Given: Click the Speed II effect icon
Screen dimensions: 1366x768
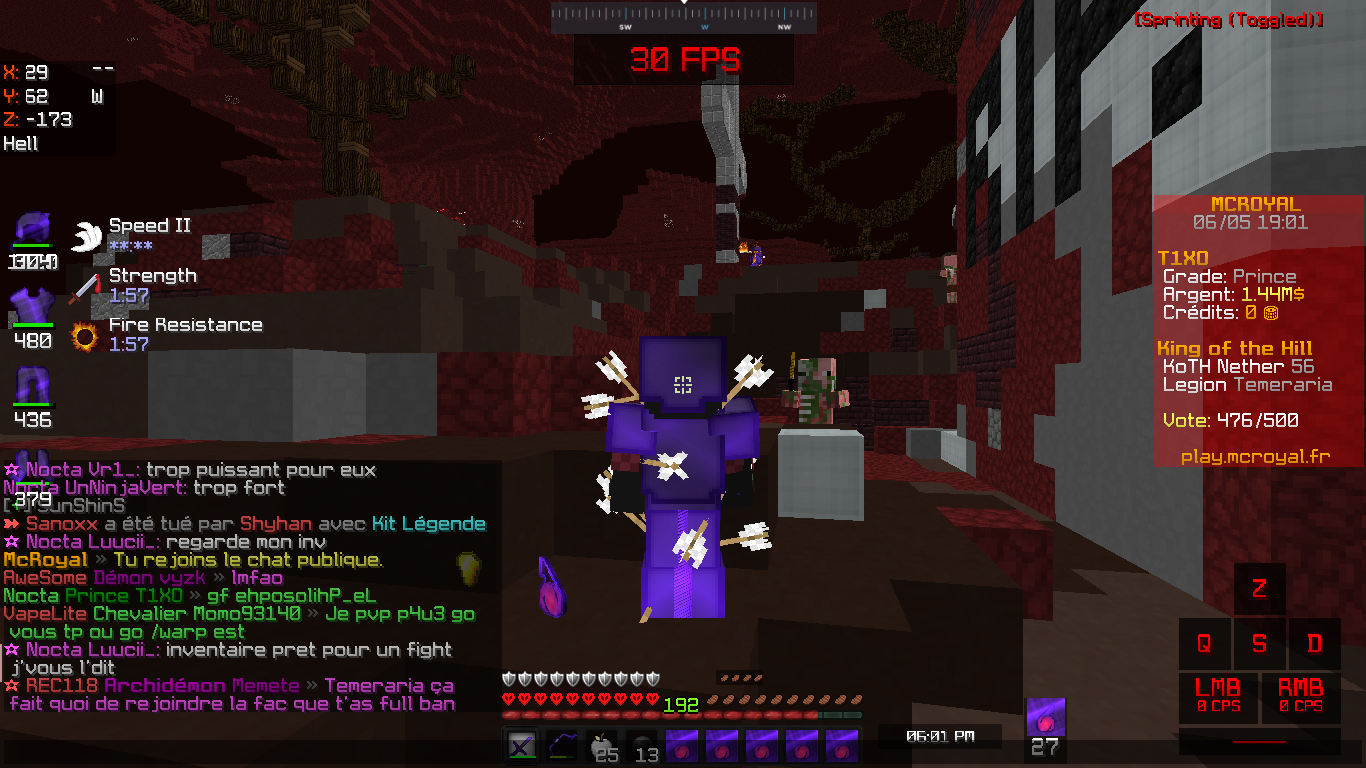Looking at the screenshot, I should click(x=87, y=236).
